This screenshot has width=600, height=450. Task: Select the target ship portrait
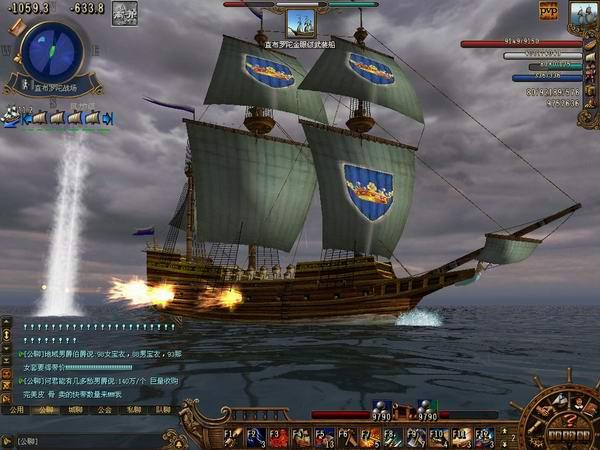point(300,23)
